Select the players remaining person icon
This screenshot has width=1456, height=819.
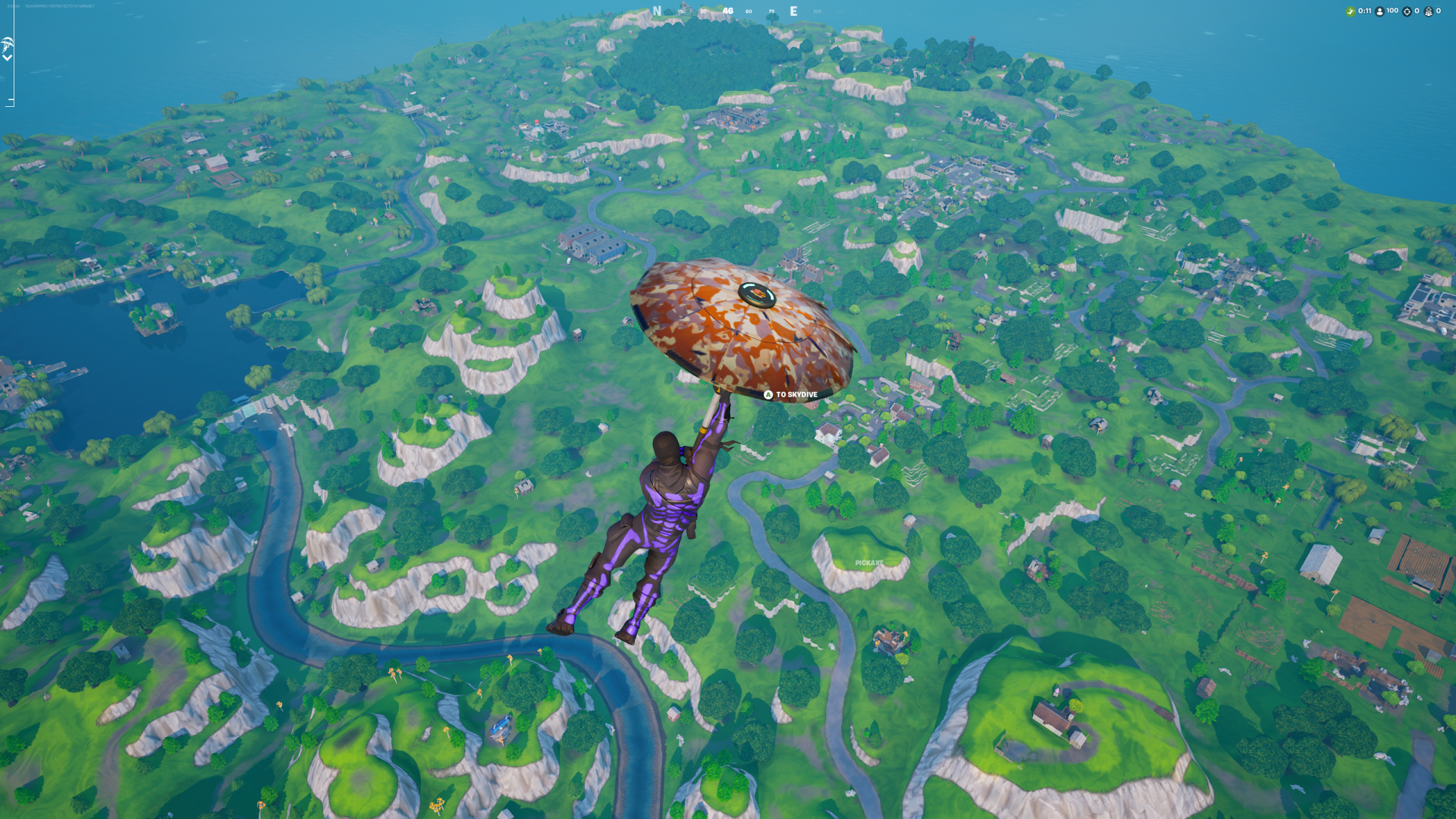pyautogui.click(x=1380, y=11)
